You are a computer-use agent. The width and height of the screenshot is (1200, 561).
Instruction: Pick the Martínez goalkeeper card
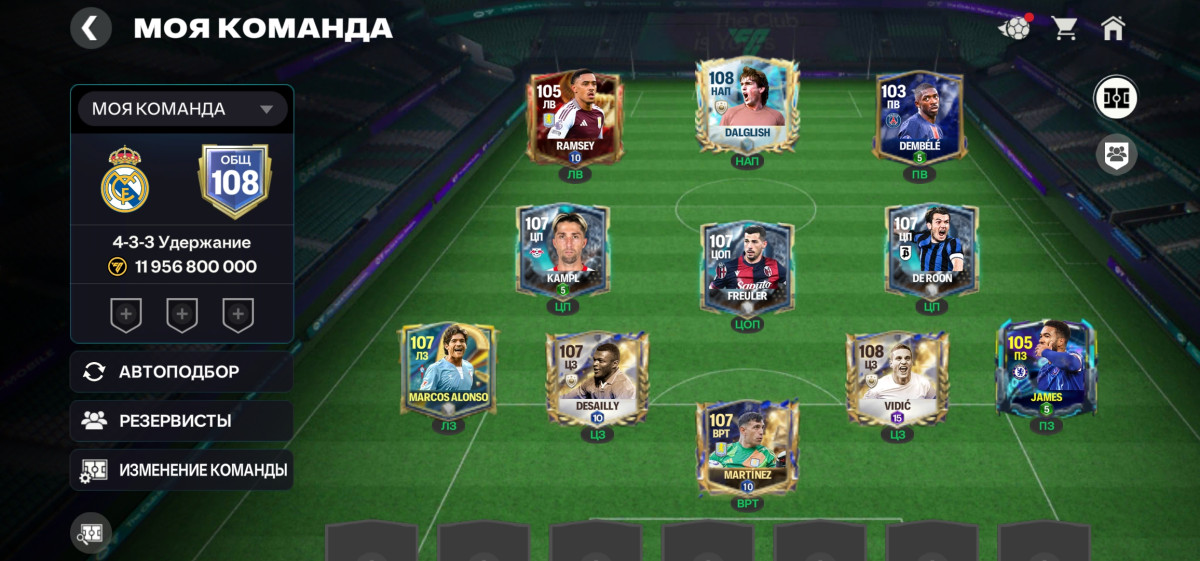(747, 446)
